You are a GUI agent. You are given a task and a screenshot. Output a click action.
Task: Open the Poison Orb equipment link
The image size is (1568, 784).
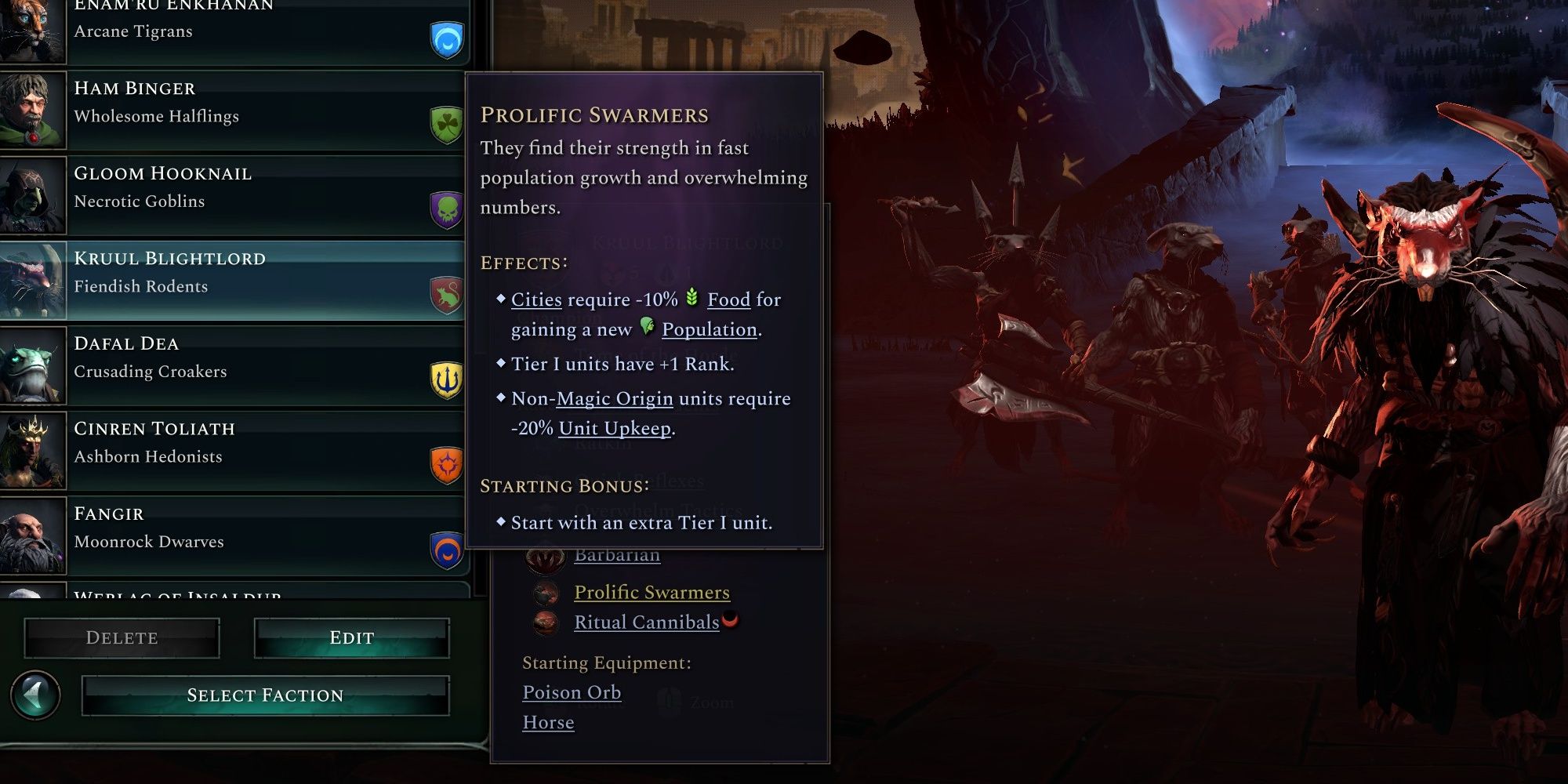tap(571, 692)
